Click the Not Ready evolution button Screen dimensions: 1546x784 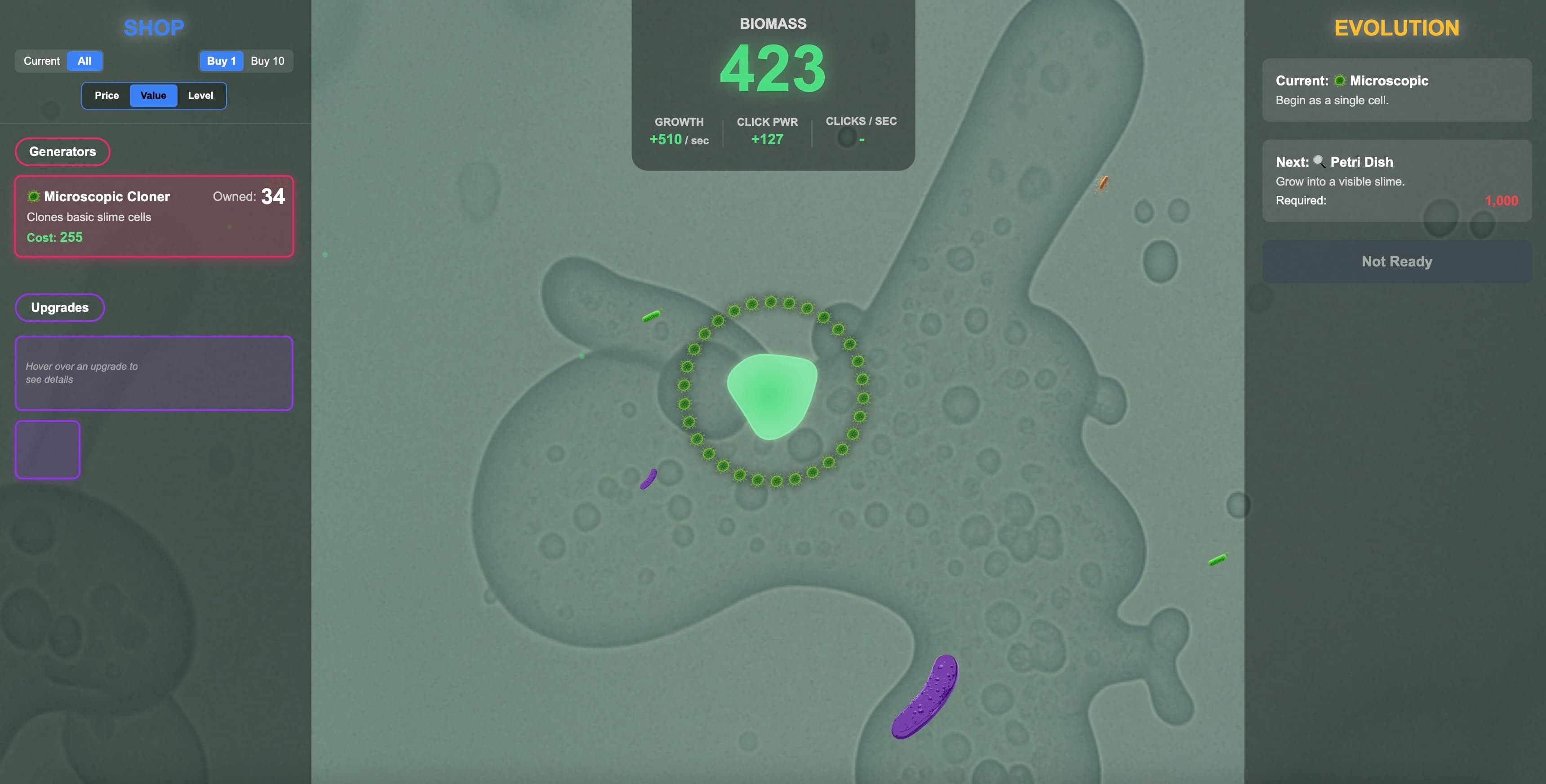(x=1396, y=261)
